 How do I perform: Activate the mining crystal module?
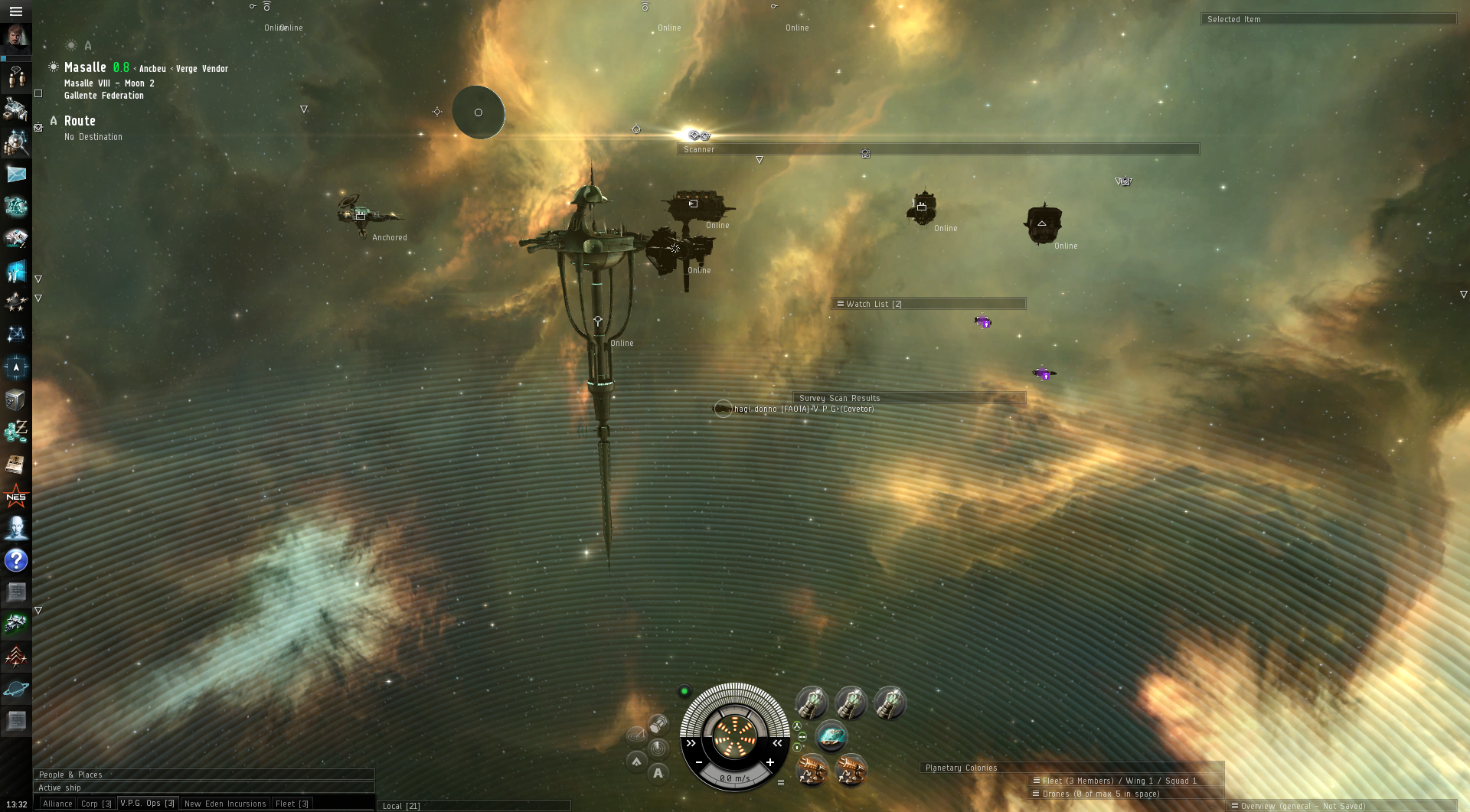(831, 737)
